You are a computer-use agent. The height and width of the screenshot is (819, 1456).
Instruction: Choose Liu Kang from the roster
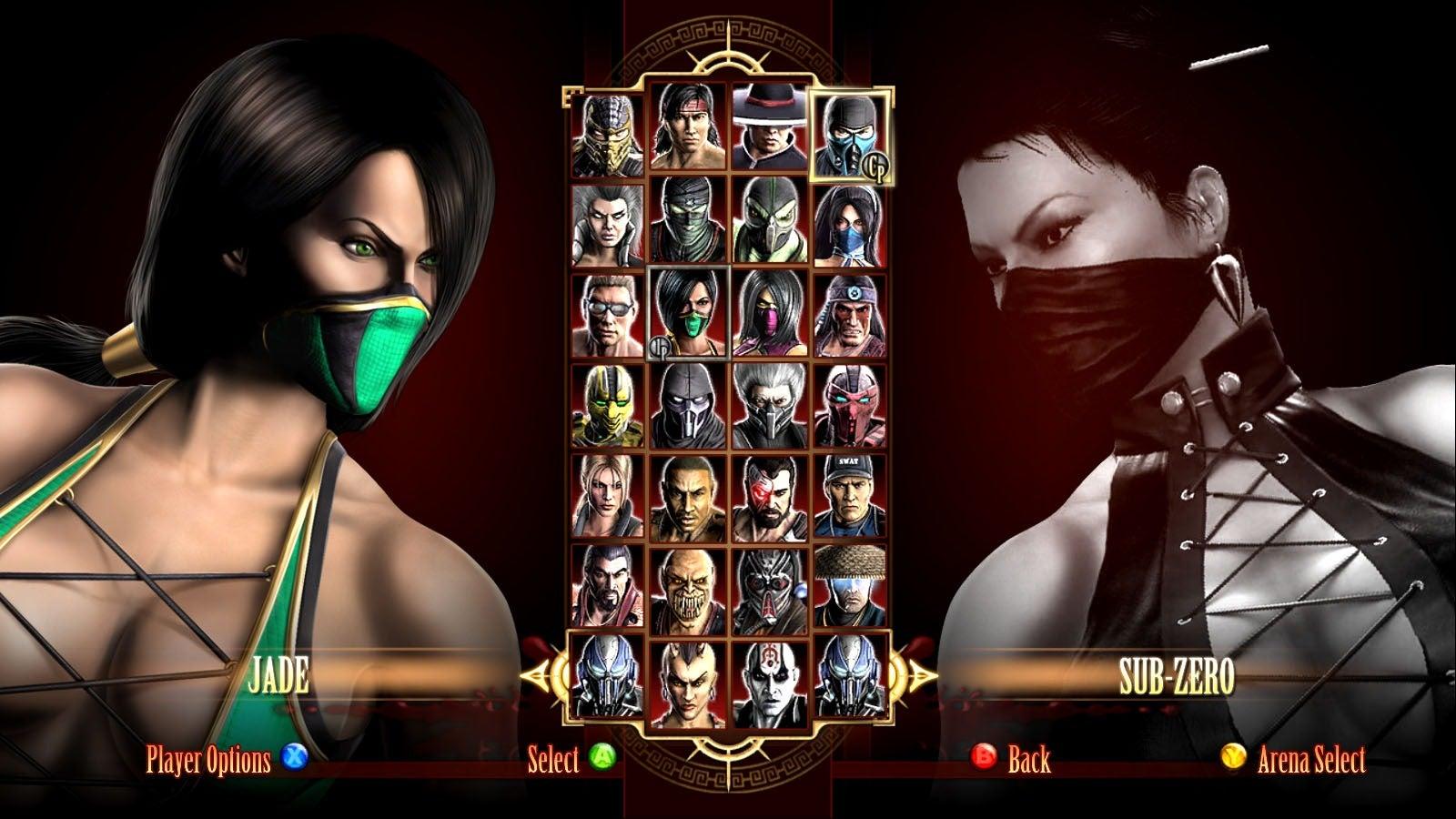(689, 127)
